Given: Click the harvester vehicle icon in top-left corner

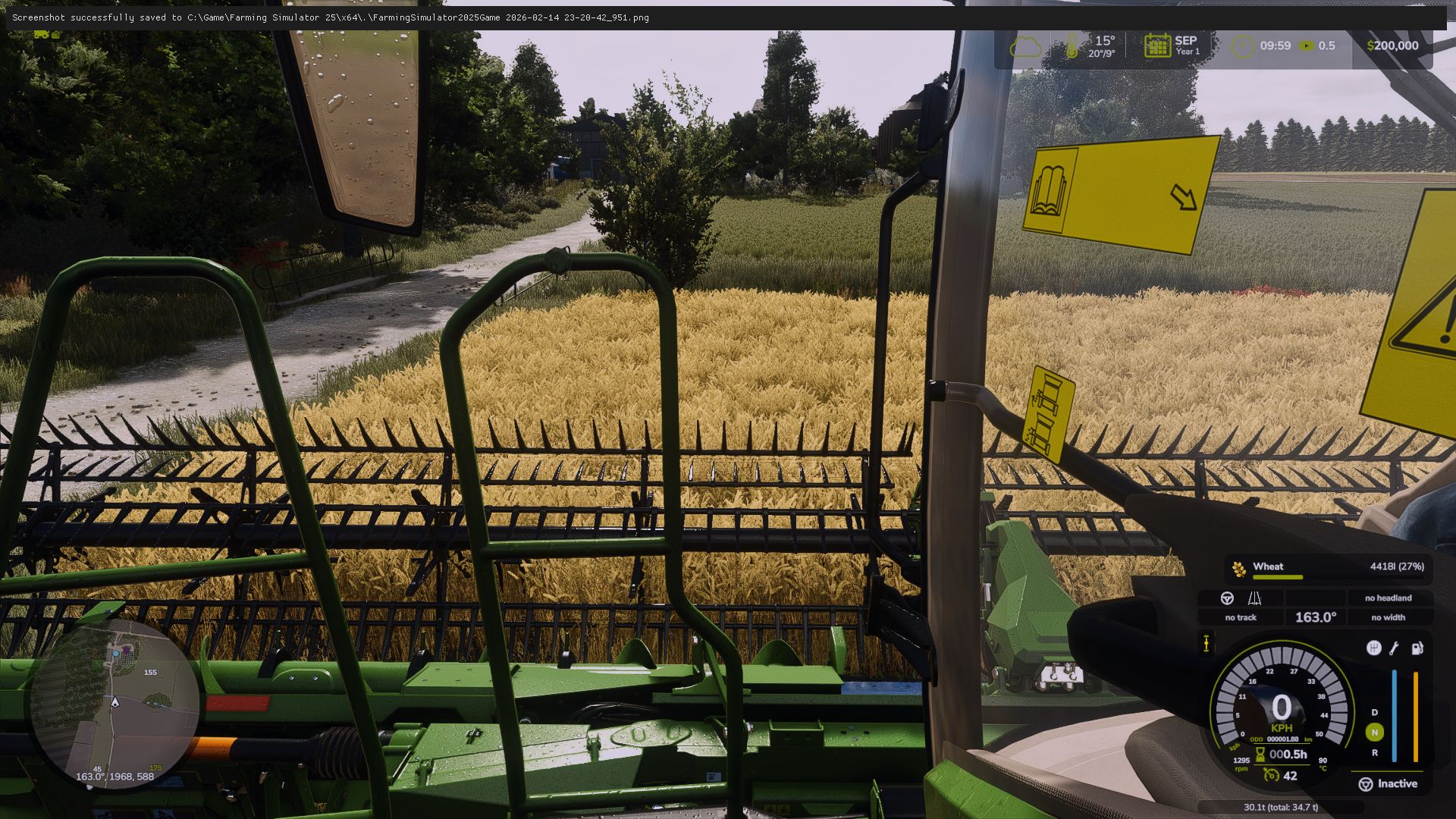Looking at the screenshot, I should click(40, 35).
